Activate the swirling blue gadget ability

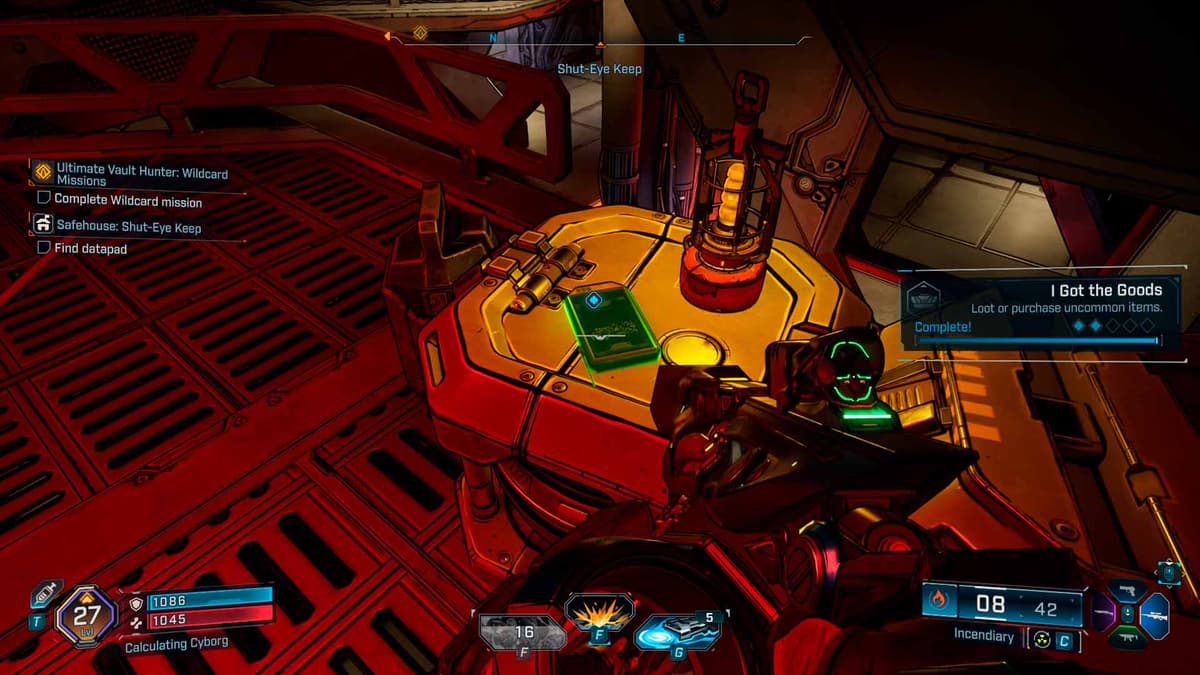click(677, 632)
